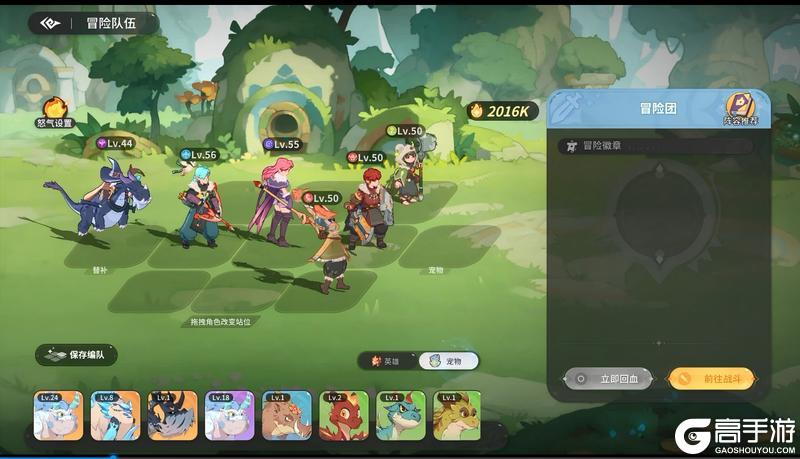Pick the teal dinosaur pet card
This screenshot has width=800, height=459.
401,415
